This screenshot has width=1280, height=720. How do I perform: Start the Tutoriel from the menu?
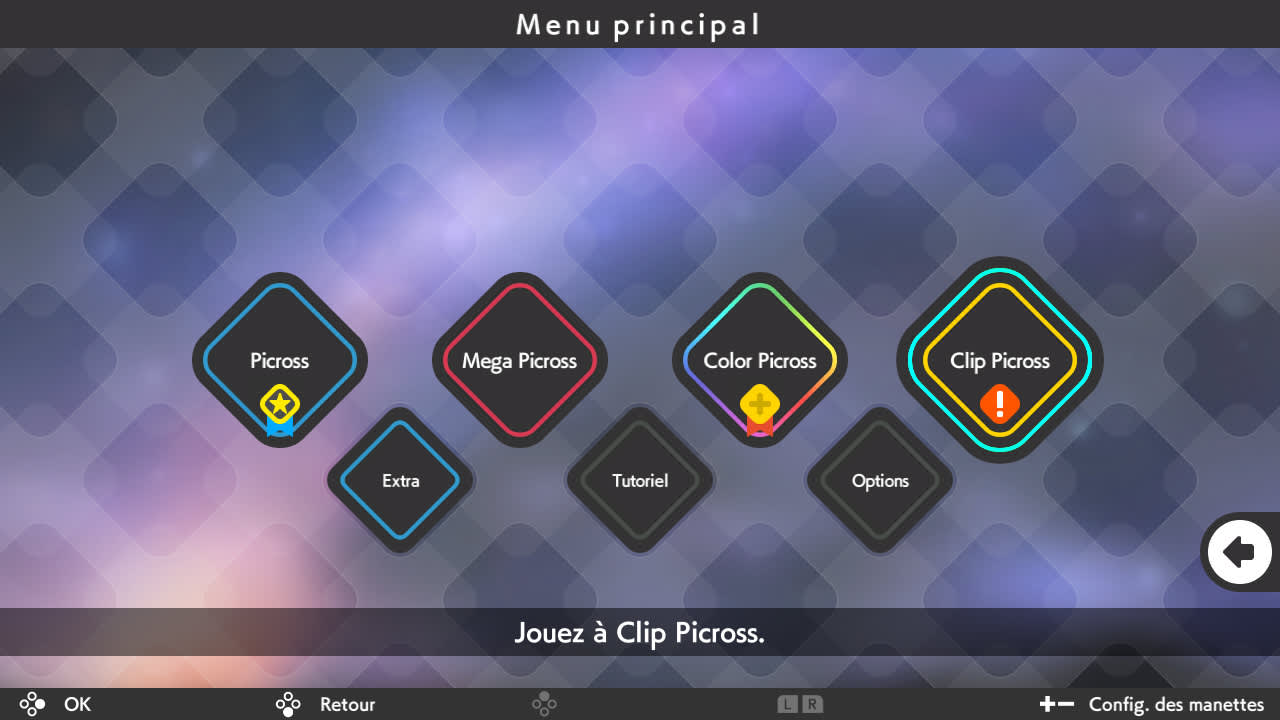[640, 481]
